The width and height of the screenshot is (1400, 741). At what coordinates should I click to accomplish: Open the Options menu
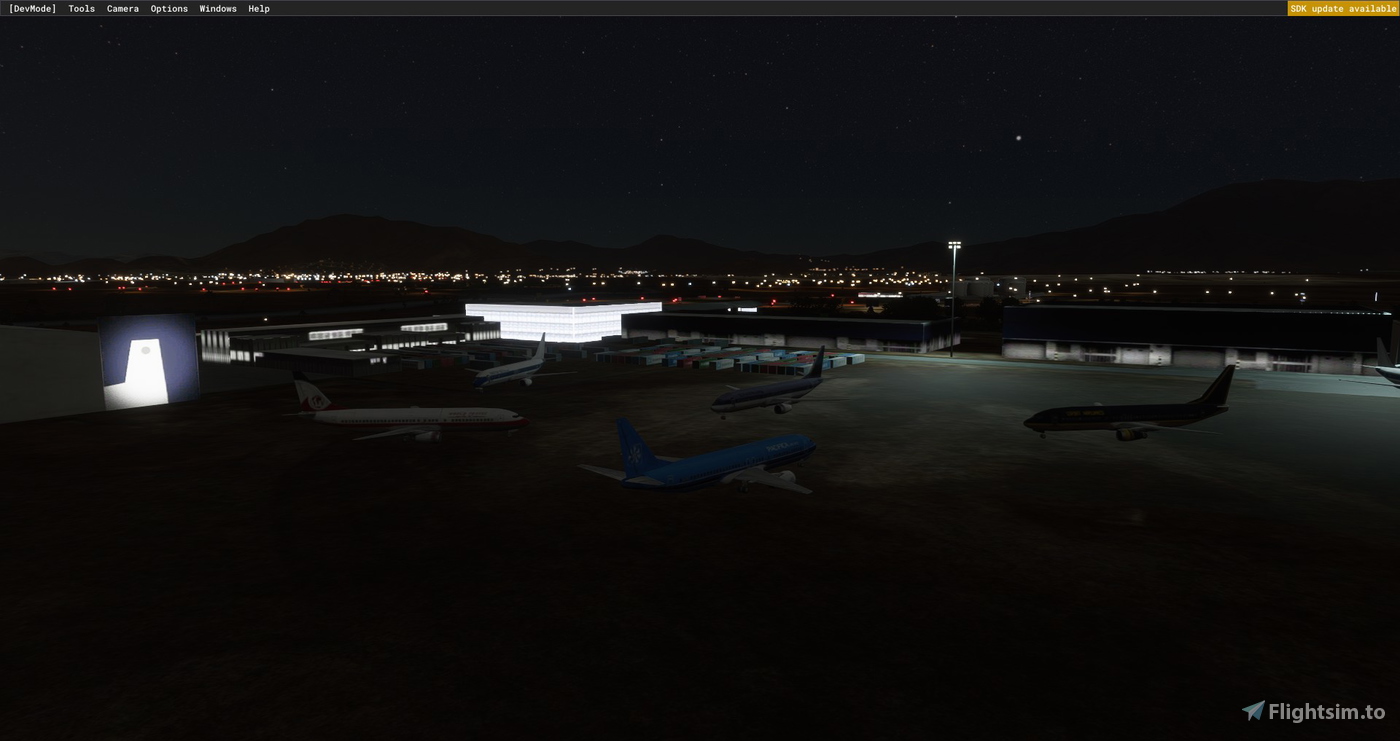click(x=168, y=8)
